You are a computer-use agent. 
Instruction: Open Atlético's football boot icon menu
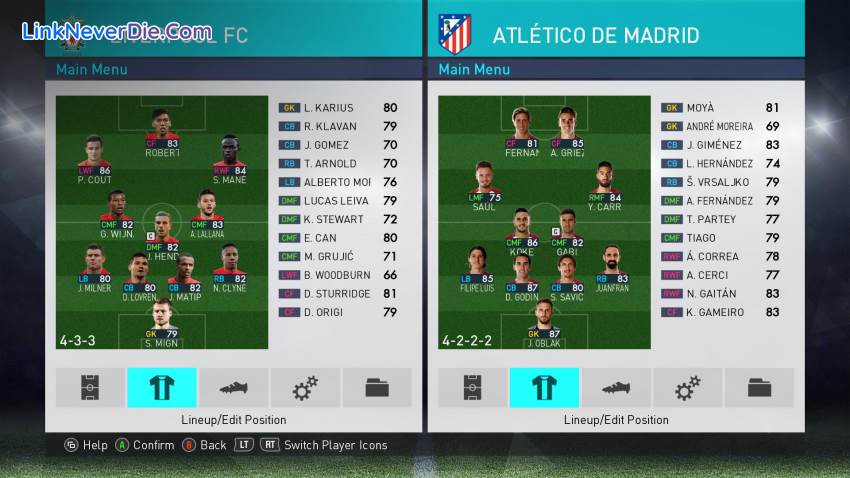pyautogui.click(x=616, y=388)
